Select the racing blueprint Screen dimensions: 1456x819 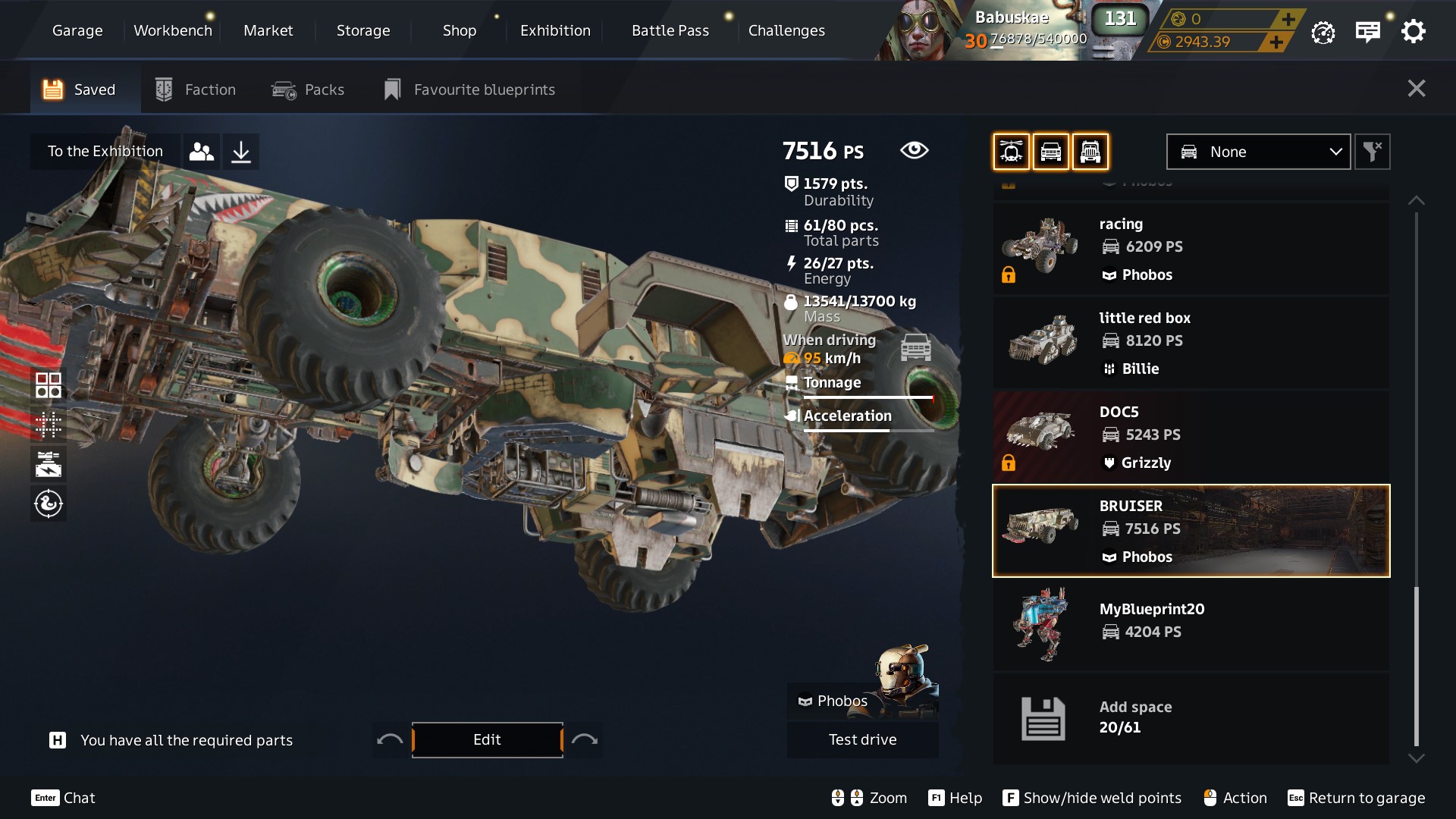pos(1191,249)
